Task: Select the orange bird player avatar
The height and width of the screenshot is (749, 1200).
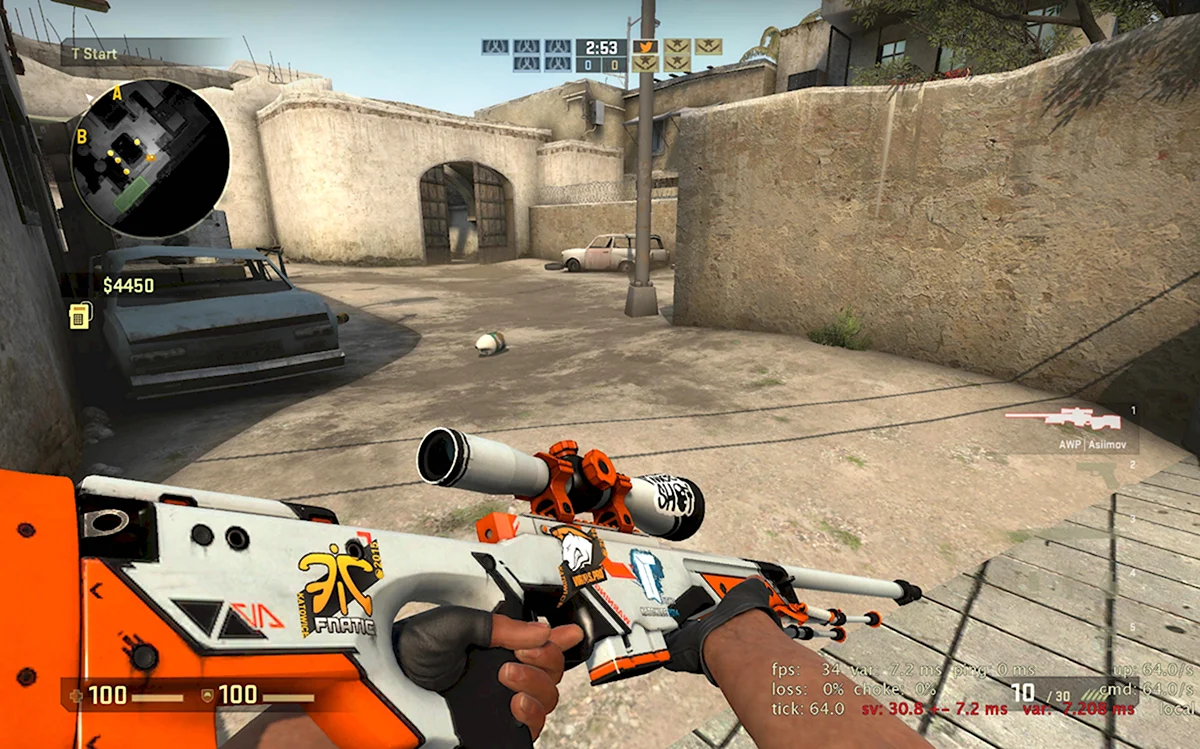Action: [x=645, y=46]
